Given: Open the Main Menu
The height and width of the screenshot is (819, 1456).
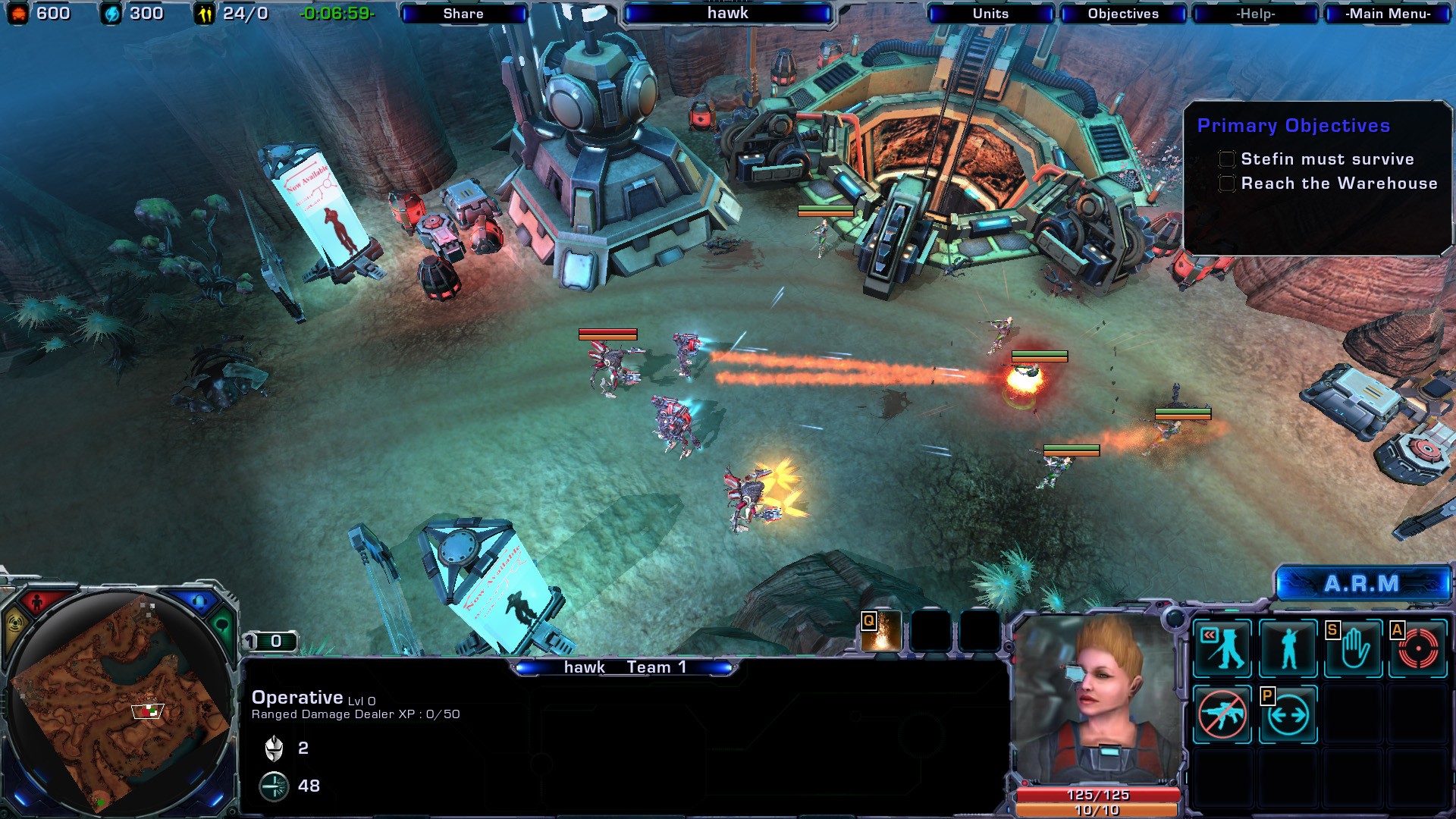Looking at the screenshot, I should (1388, 14).
